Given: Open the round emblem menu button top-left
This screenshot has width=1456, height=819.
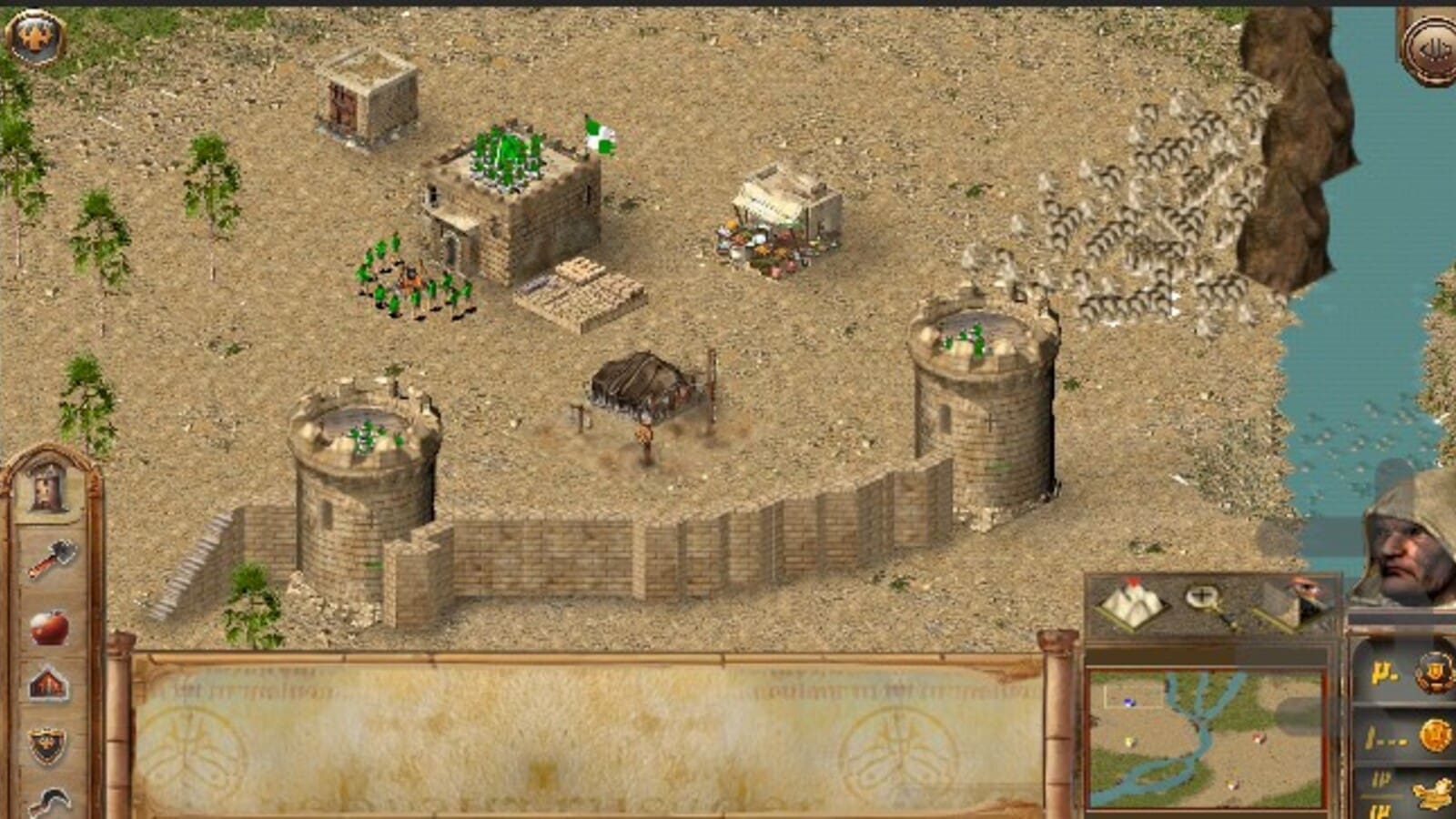Looking at the screenshot, I should click(x=35, y=36).
